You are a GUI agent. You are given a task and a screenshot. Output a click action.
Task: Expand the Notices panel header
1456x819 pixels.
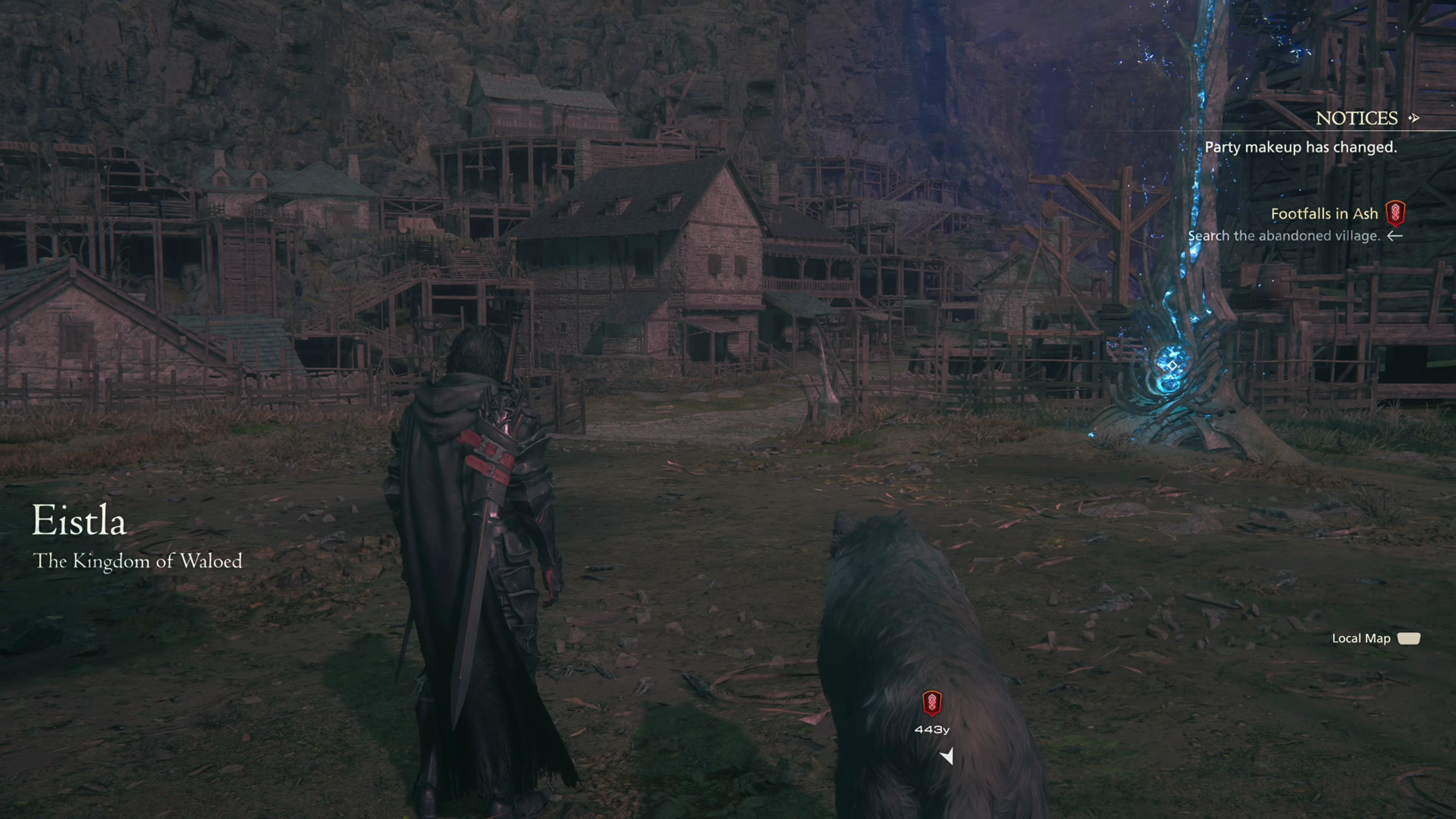pos(1357,118)
